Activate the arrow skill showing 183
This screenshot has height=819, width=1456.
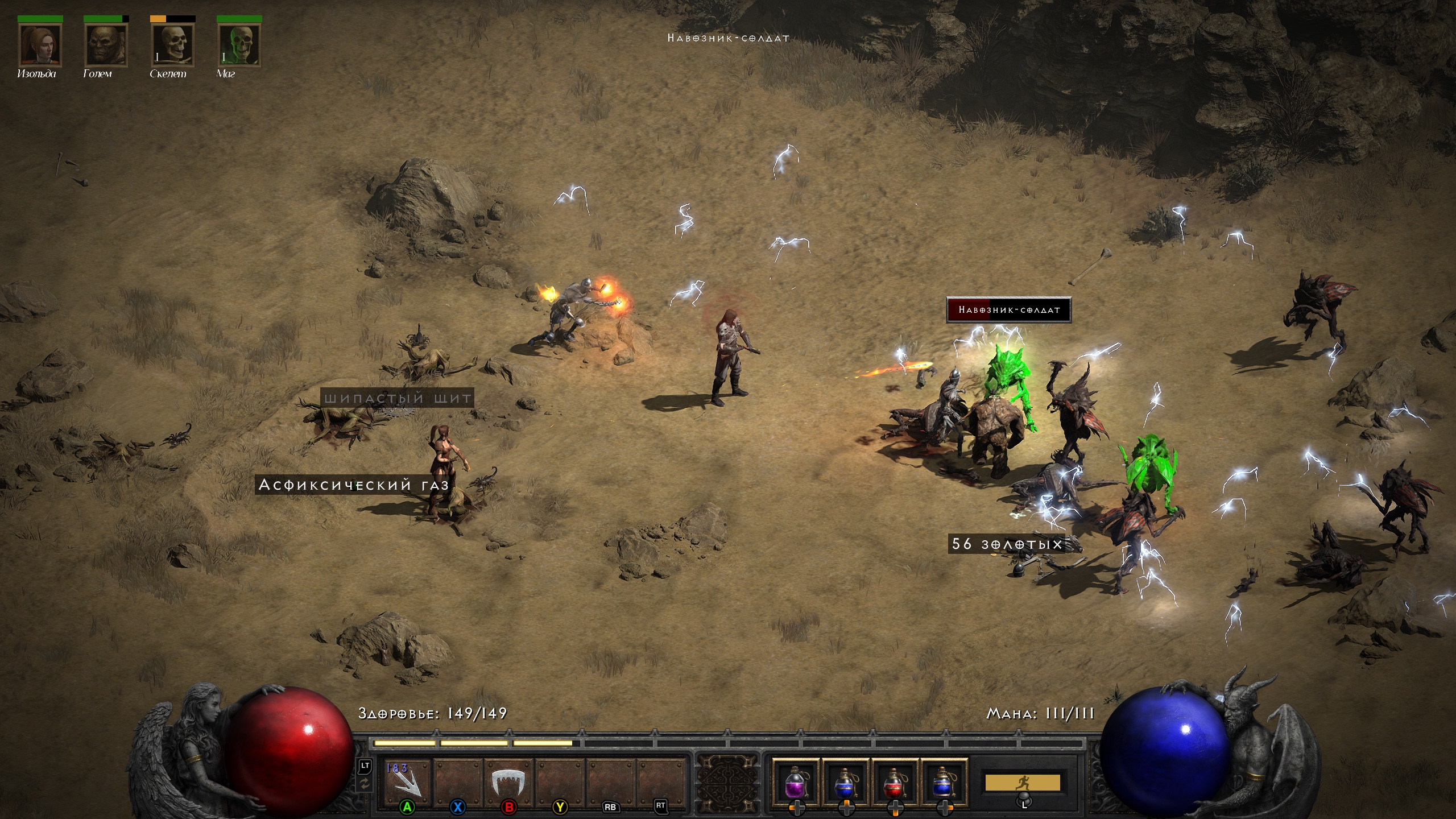(407, 780)
